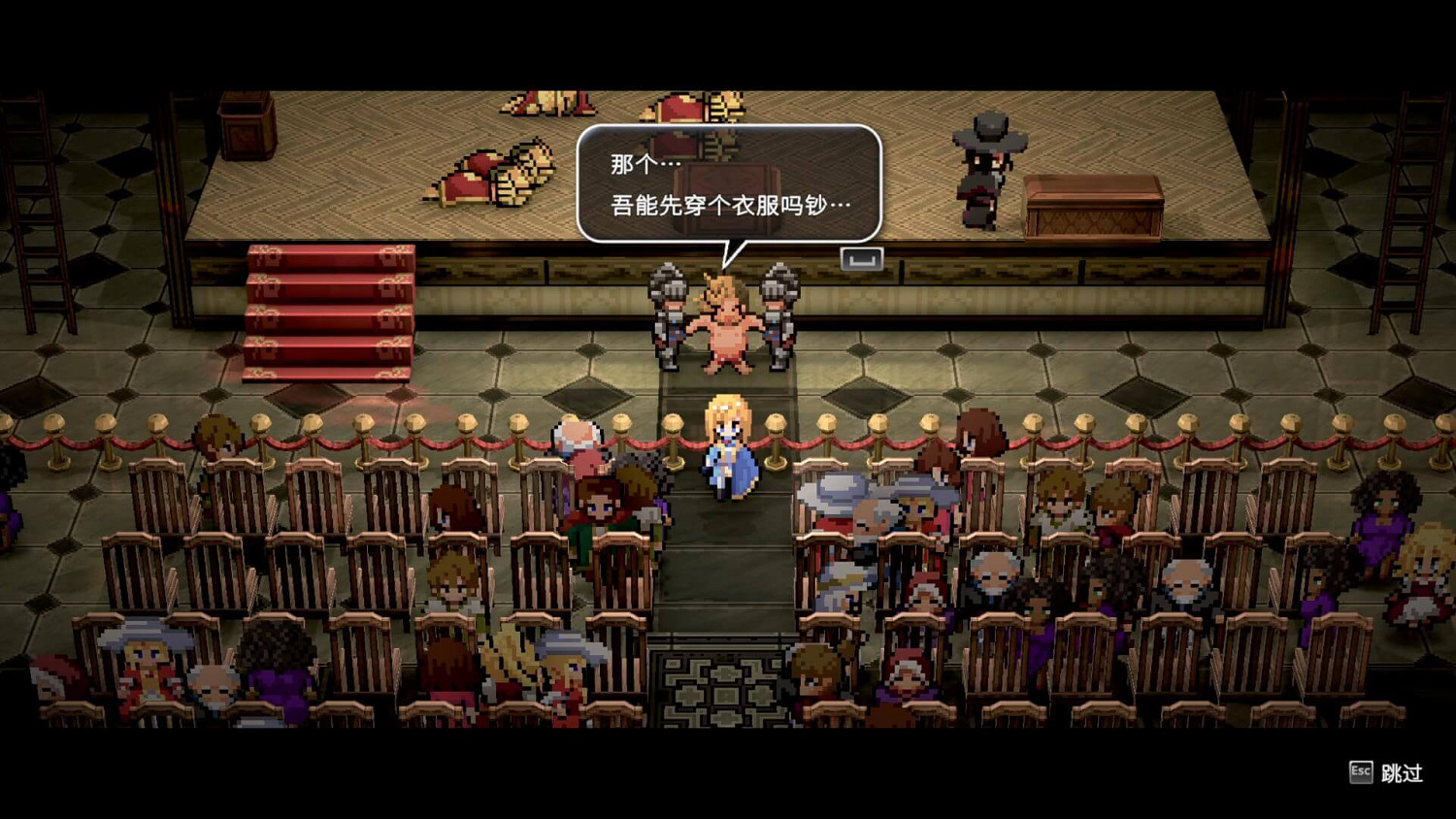Click the spacebar continue prompt icon
Screen dimensions: 1456x819
[862, 259]
